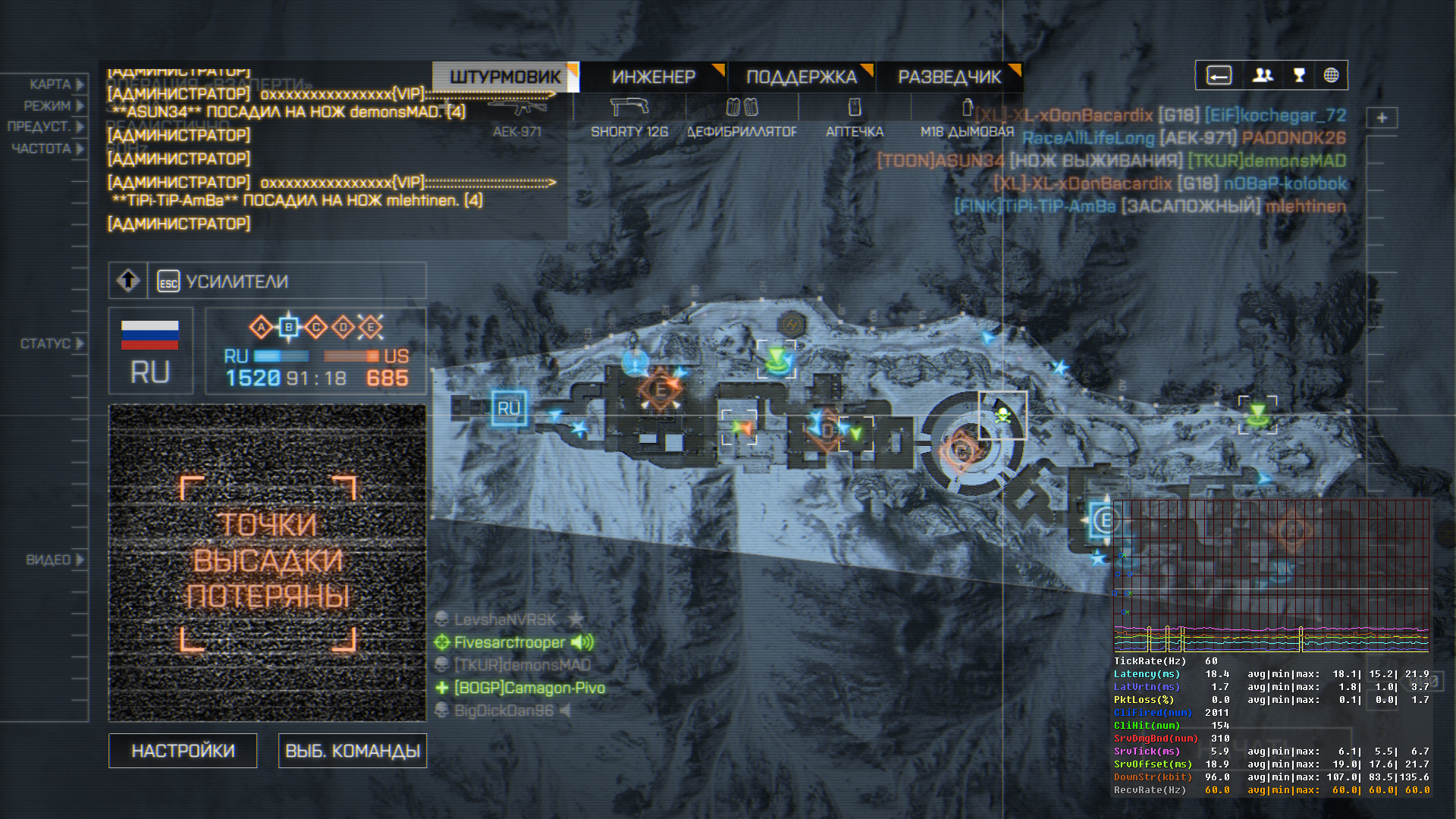Open the УСИЛИТЕЛИ boosts panel
1456x819 pixels.
(237, 281)
